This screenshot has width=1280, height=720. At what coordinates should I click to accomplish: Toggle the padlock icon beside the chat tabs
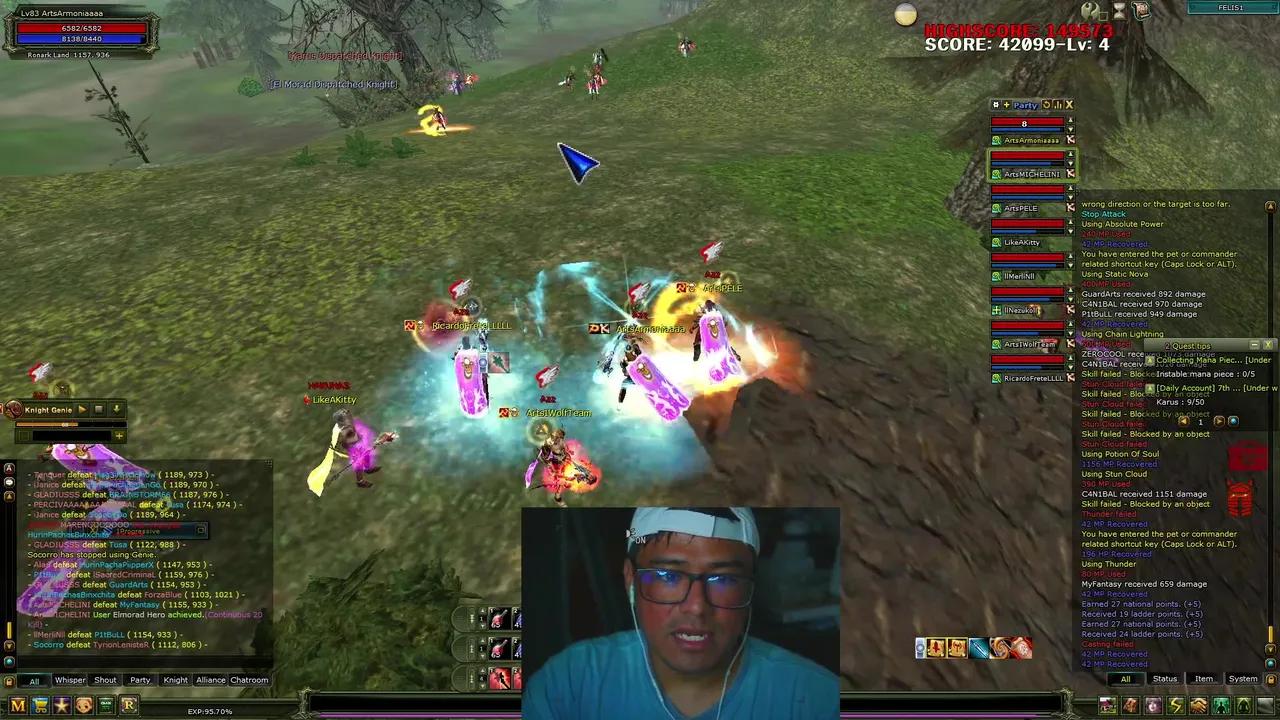pyautogui.click(x=9, y=681)
